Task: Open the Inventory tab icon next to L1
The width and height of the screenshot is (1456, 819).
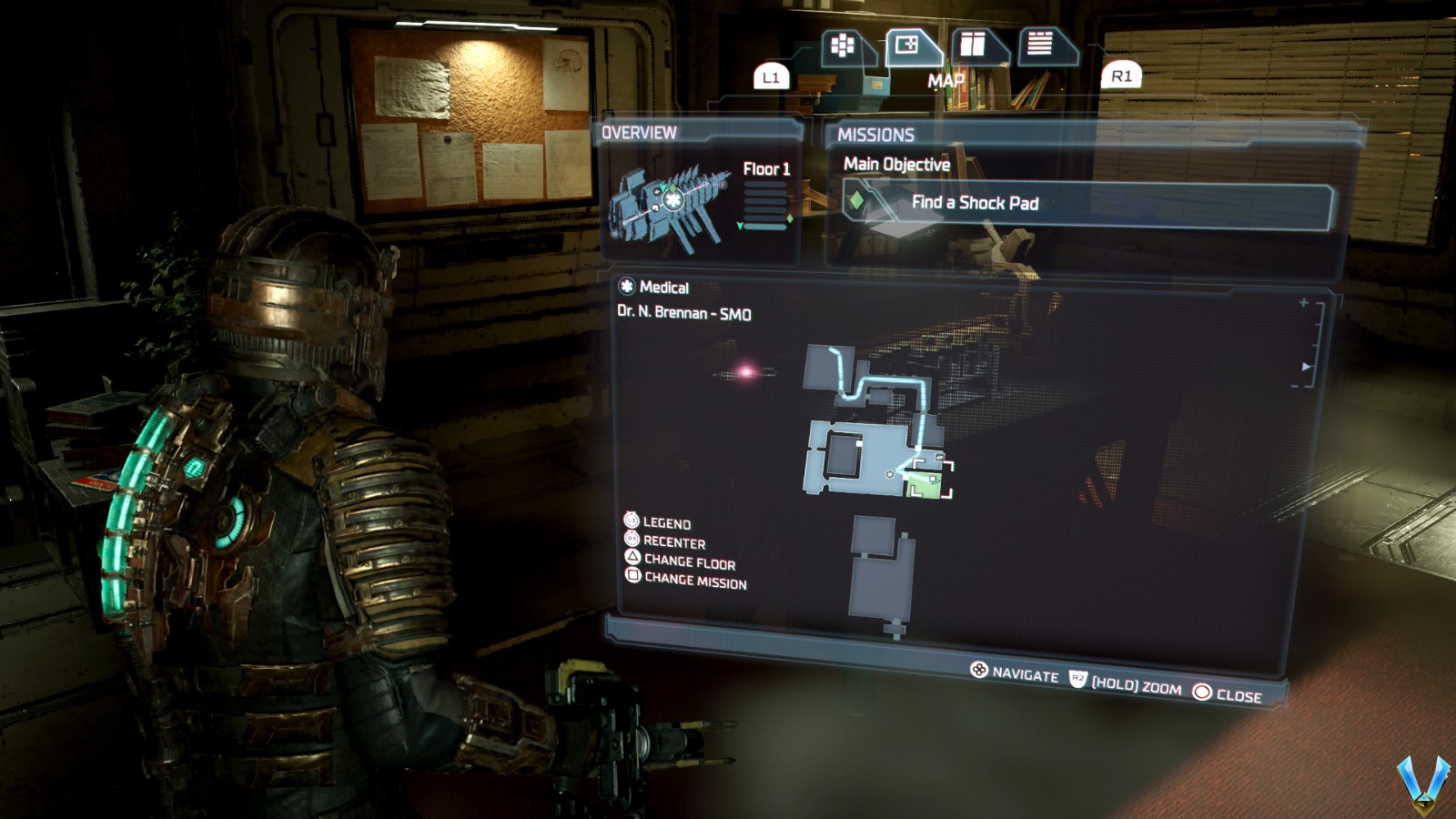Action: (842, 45)
